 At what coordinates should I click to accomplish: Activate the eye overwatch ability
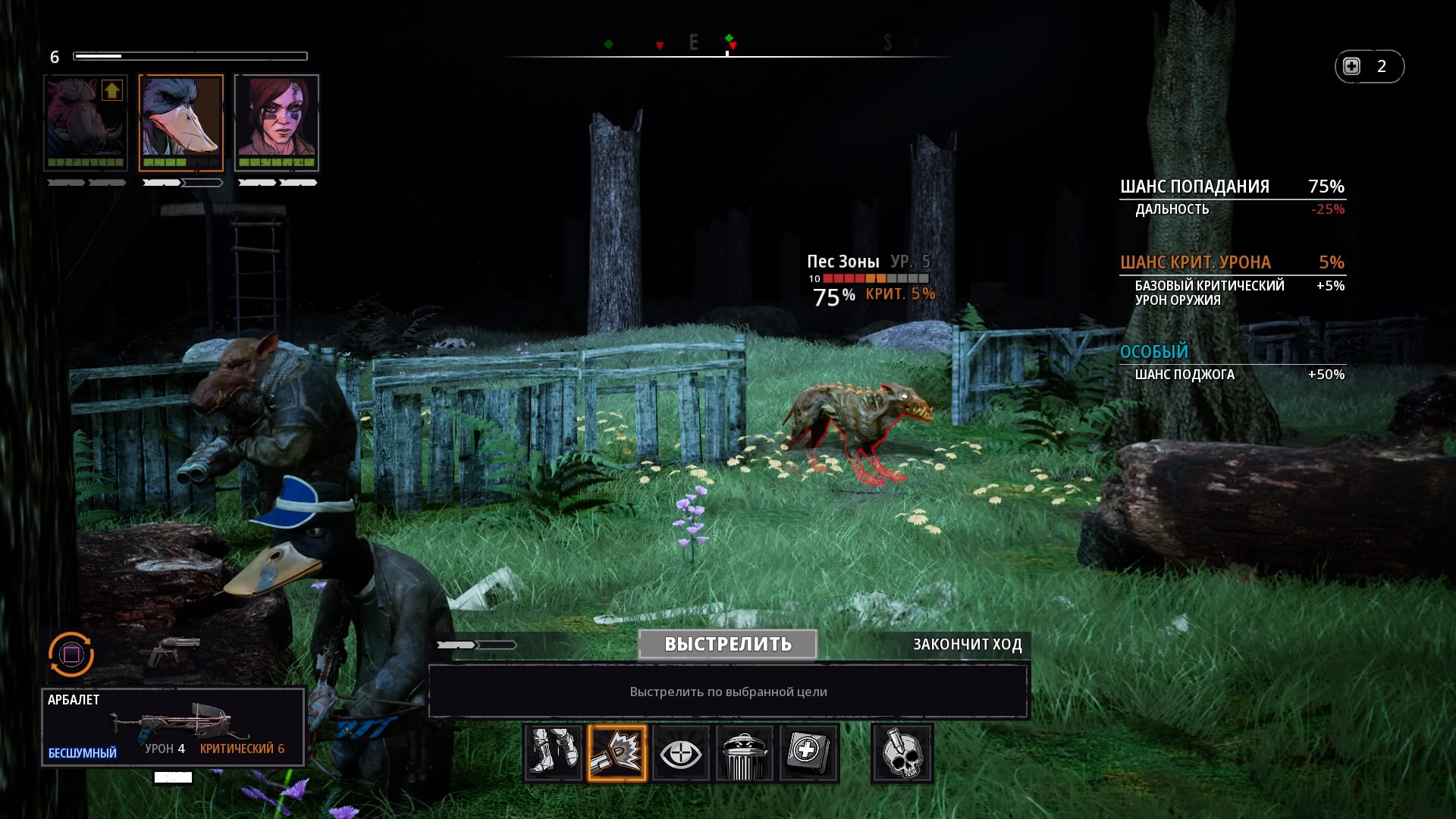pyautogui.click(x=680, y=753)
